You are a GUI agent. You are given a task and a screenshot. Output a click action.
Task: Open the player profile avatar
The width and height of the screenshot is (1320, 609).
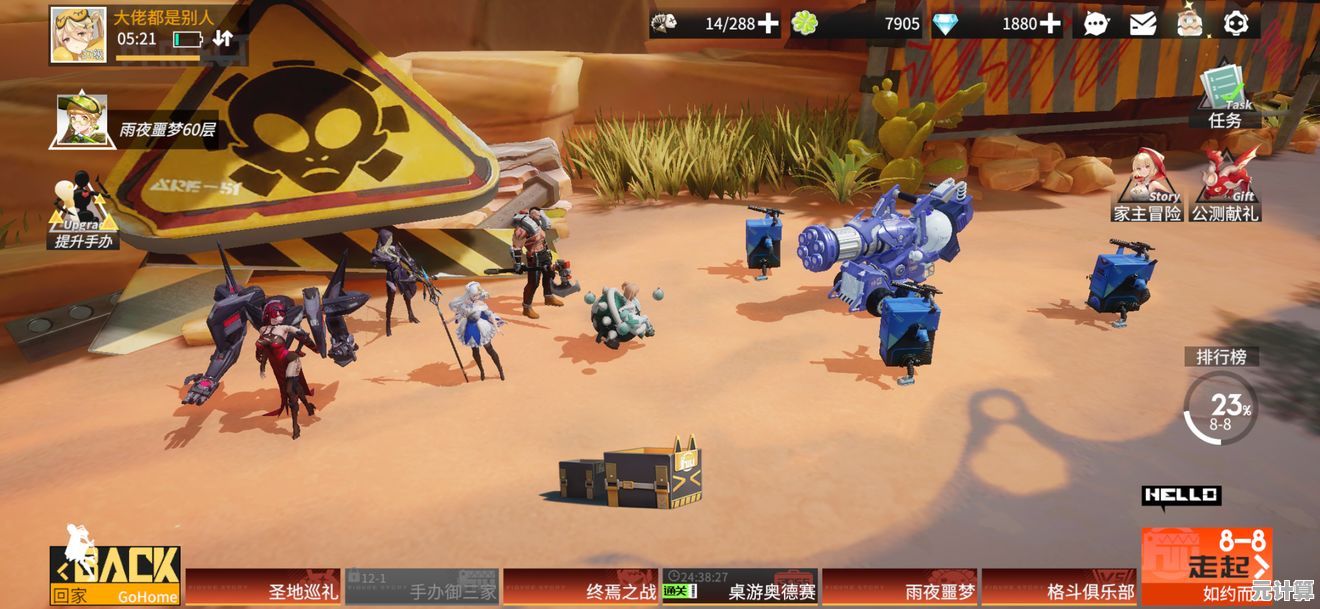click(78, 35)
